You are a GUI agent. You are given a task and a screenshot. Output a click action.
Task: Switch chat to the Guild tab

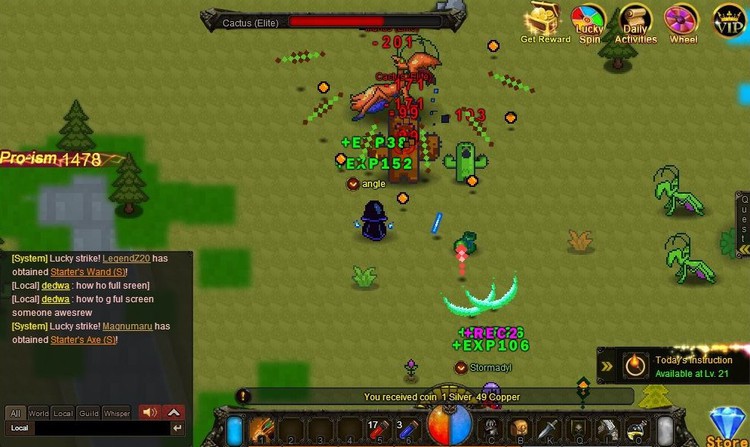tap(89, 412)
